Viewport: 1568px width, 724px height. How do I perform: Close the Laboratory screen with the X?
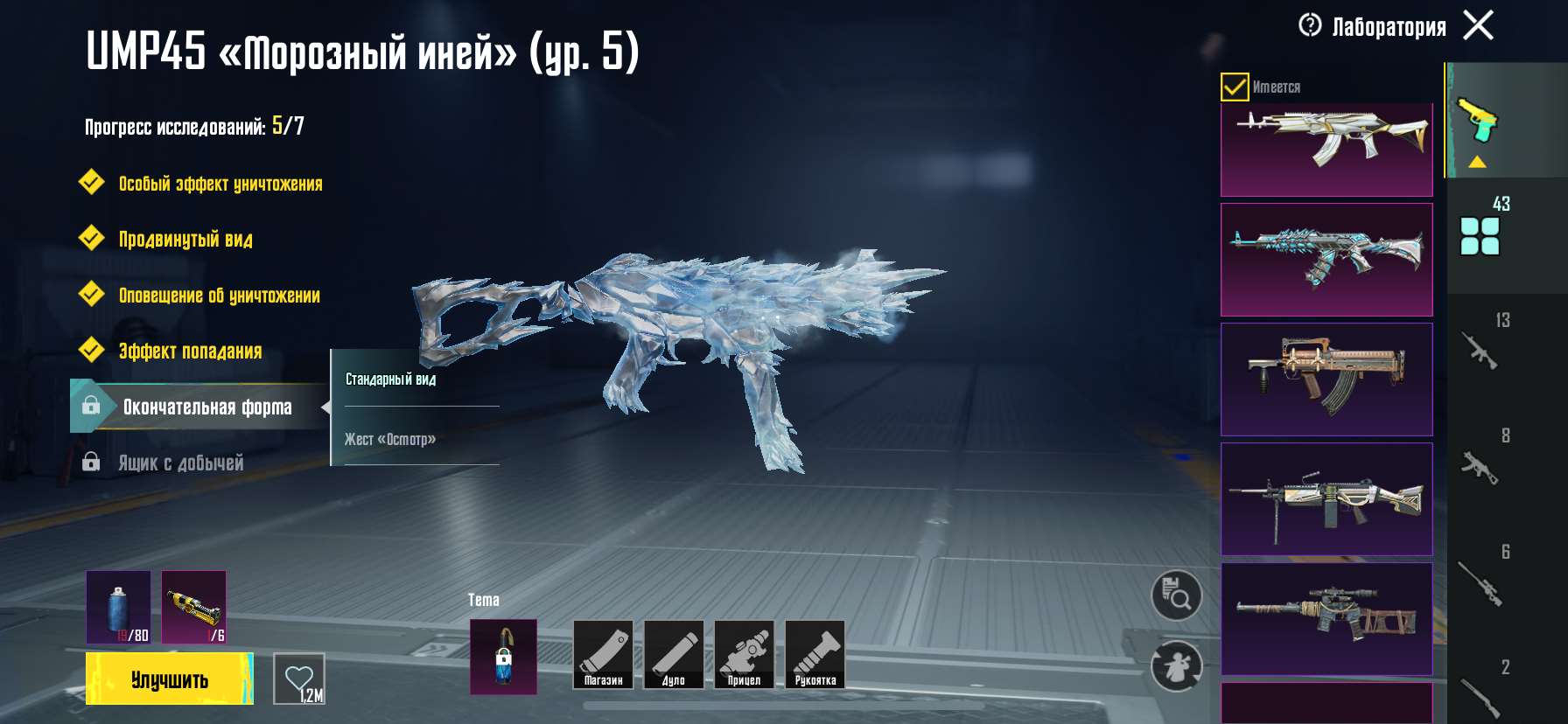1478,25
